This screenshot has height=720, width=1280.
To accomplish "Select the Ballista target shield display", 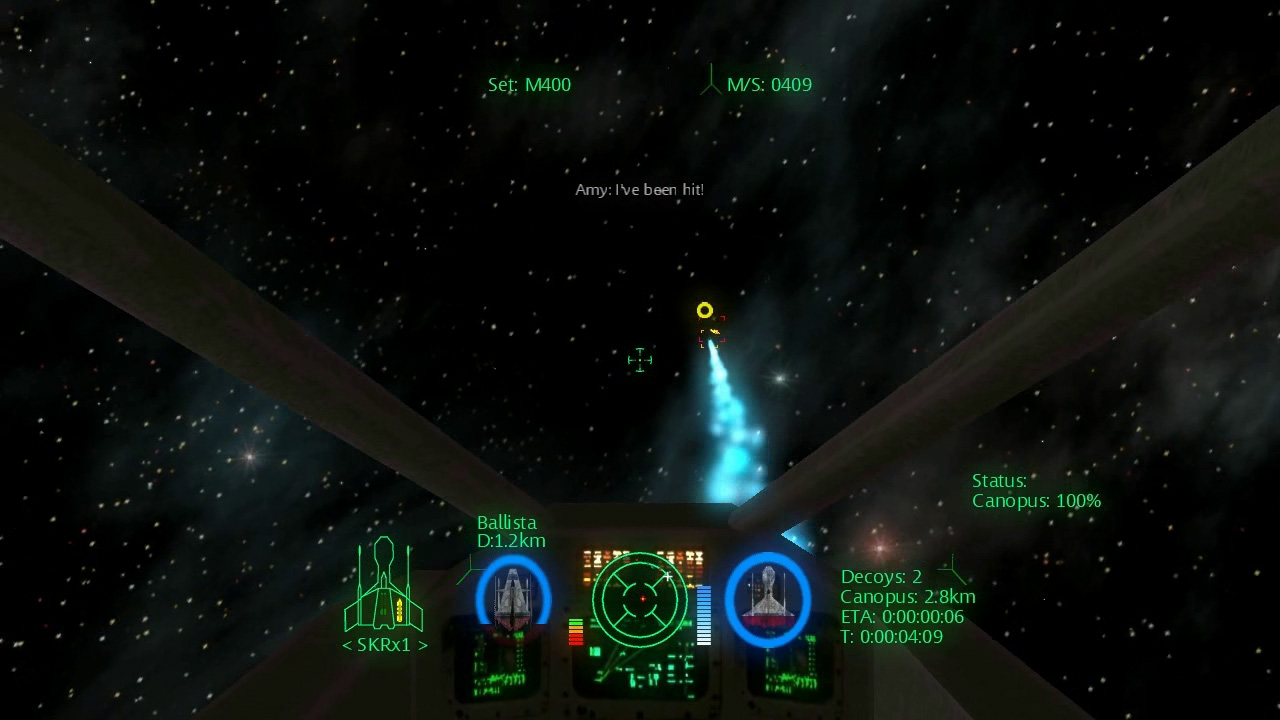I will (513, 598).
